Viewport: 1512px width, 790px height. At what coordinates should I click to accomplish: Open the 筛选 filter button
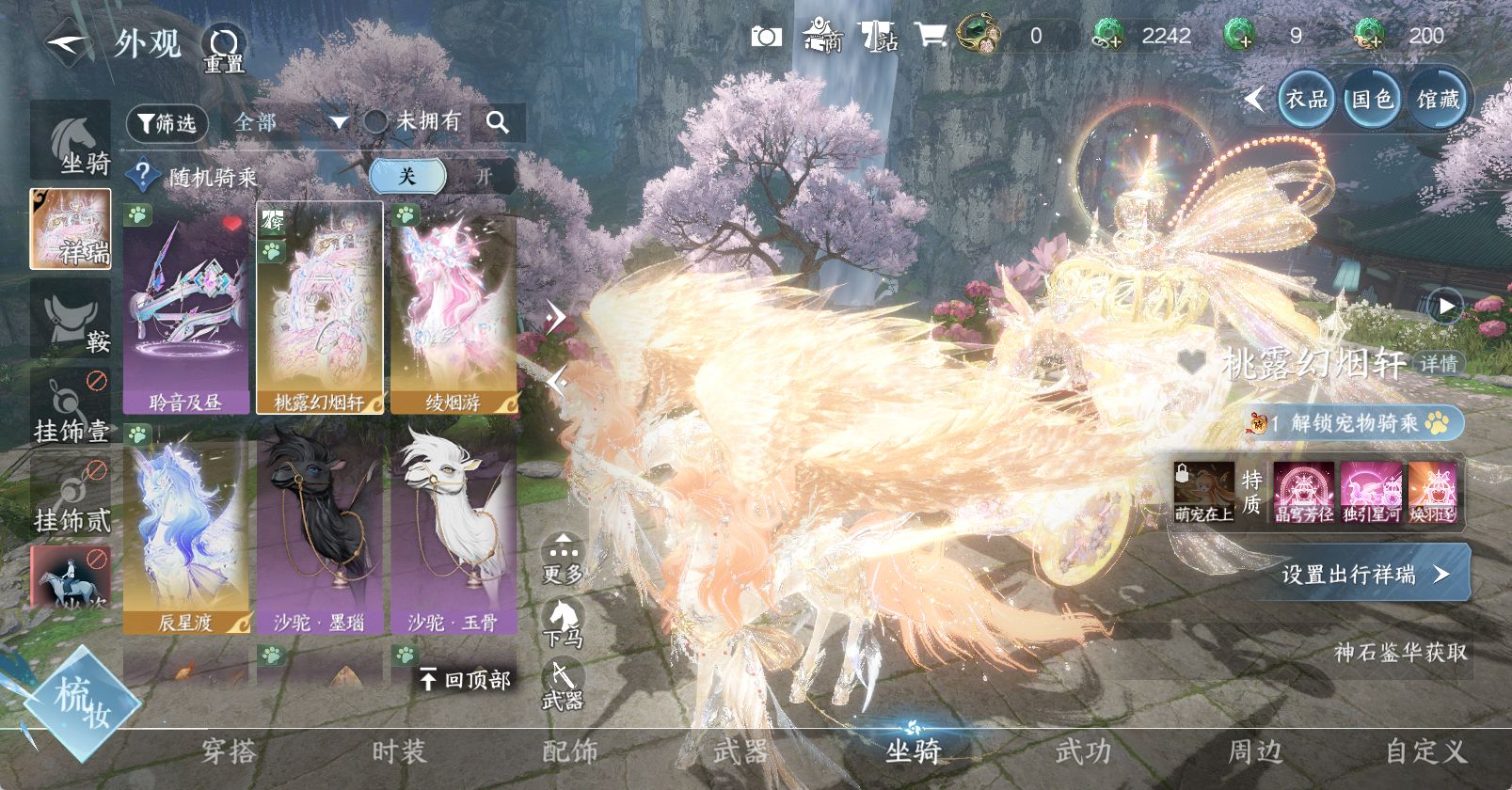(167, 123)
